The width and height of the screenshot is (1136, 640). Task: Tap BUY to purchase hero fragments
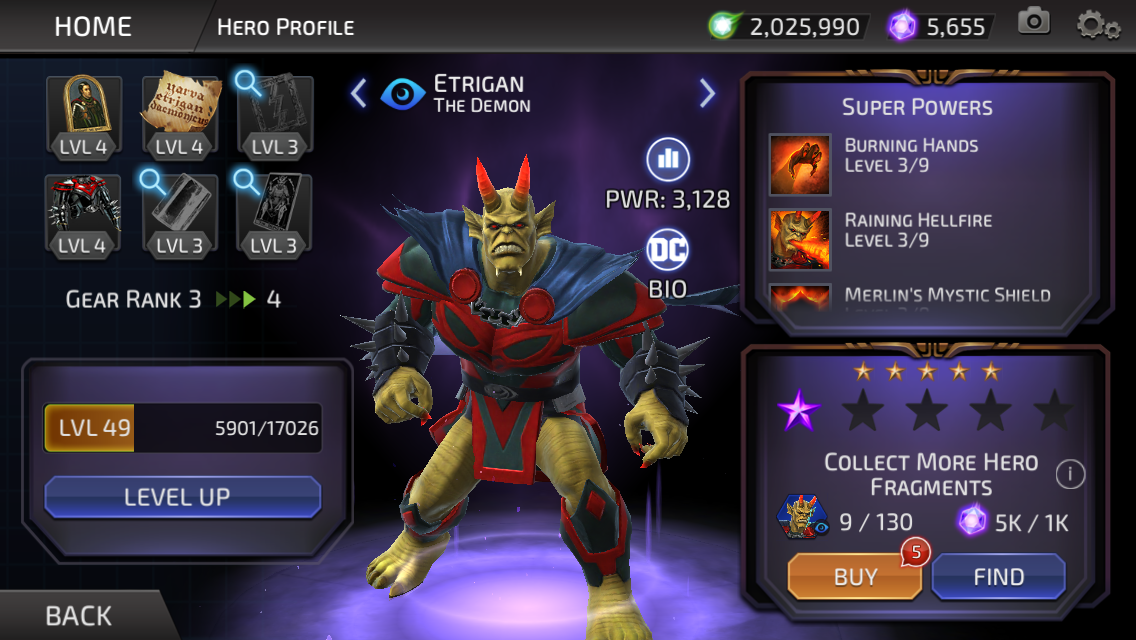855,577
